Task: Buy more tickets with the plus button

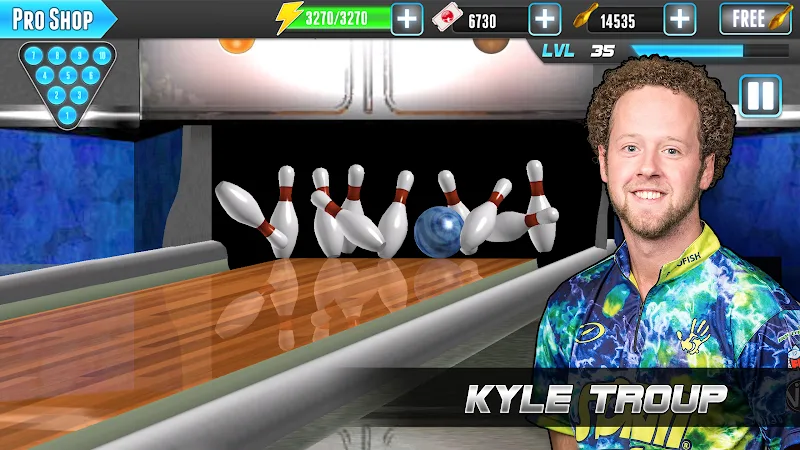Action: pos(544,19)
